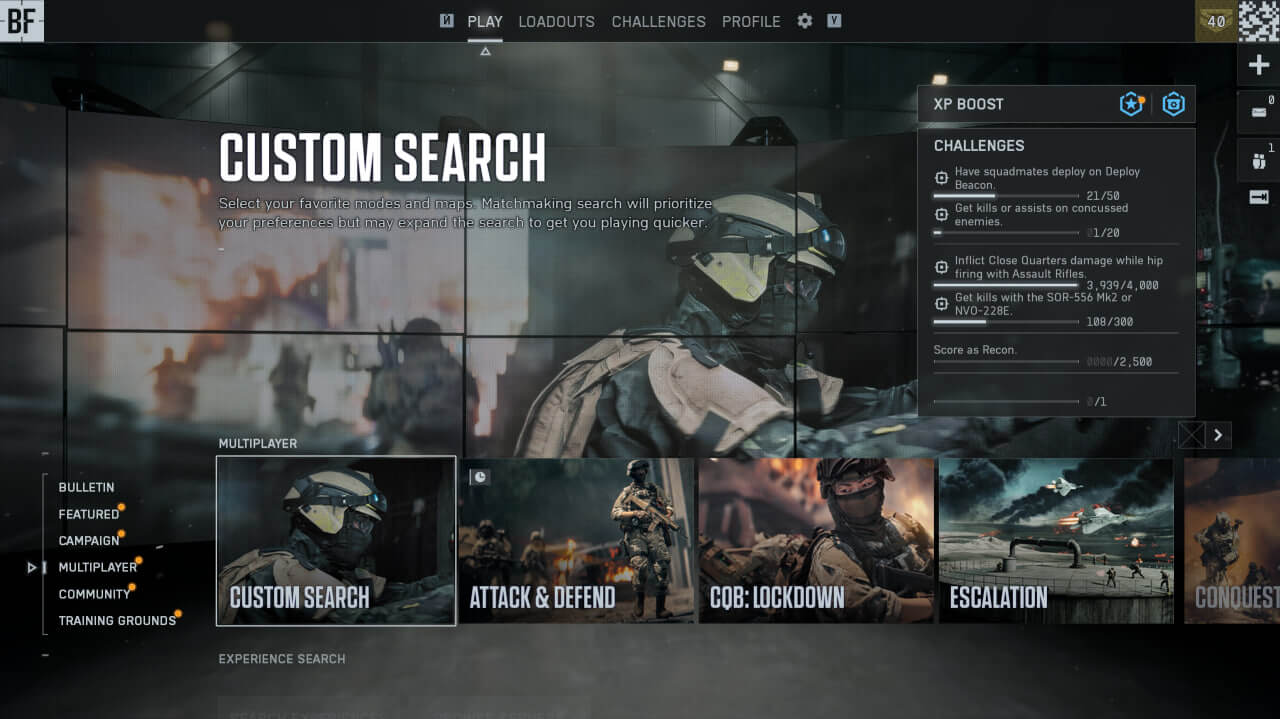Open the Community section

(x=94, y=594)
